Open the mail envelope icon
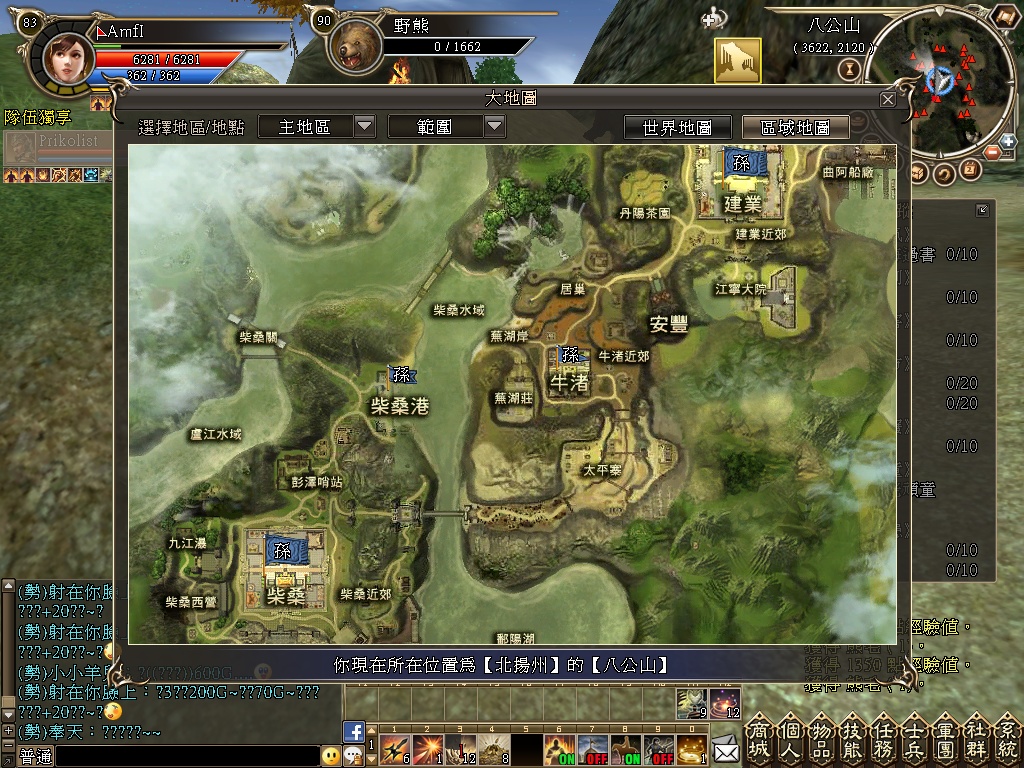1024x768 pixels. click(725, 746)
